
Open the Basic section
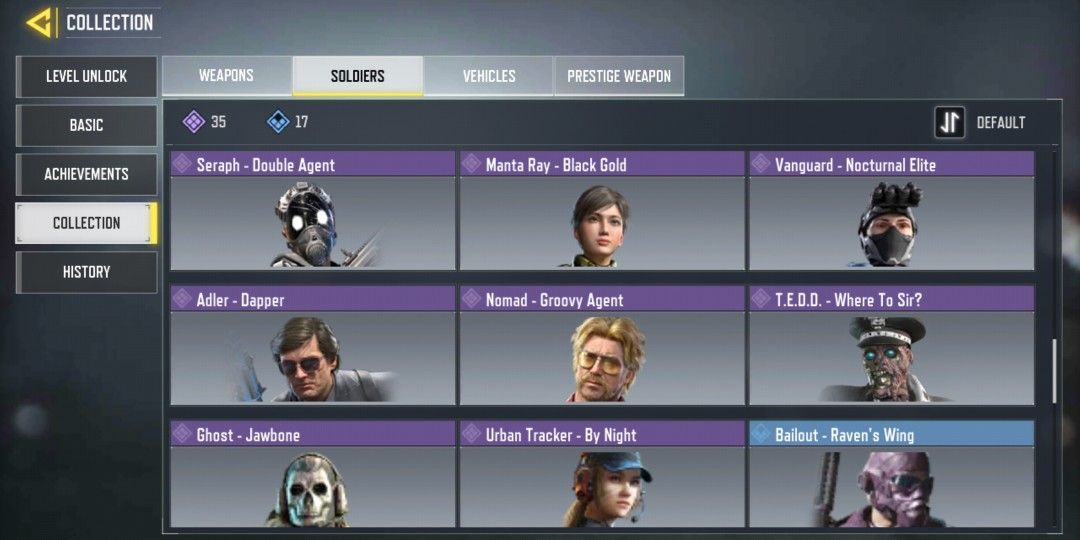click(86, 125)
